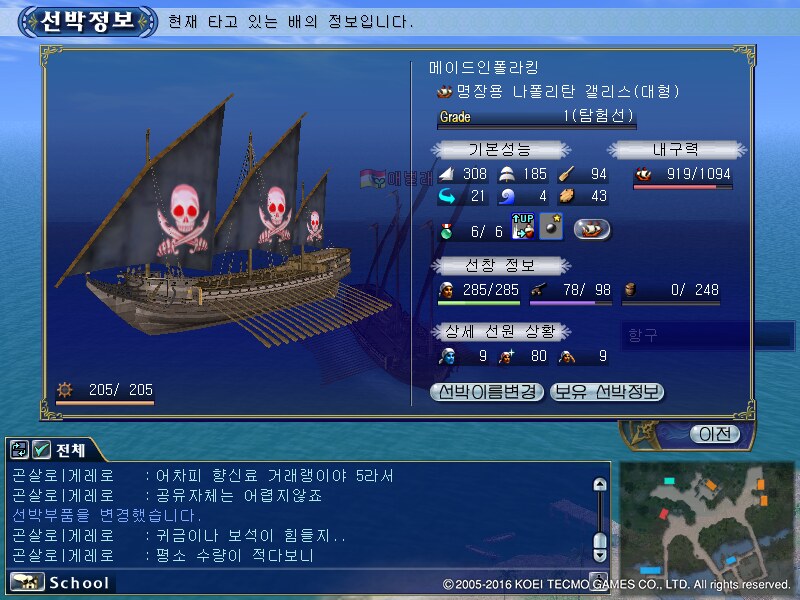Open the 보유 선박정보 owned ships button
This screenshot has height=600, width=800.
tap(607, 392)
